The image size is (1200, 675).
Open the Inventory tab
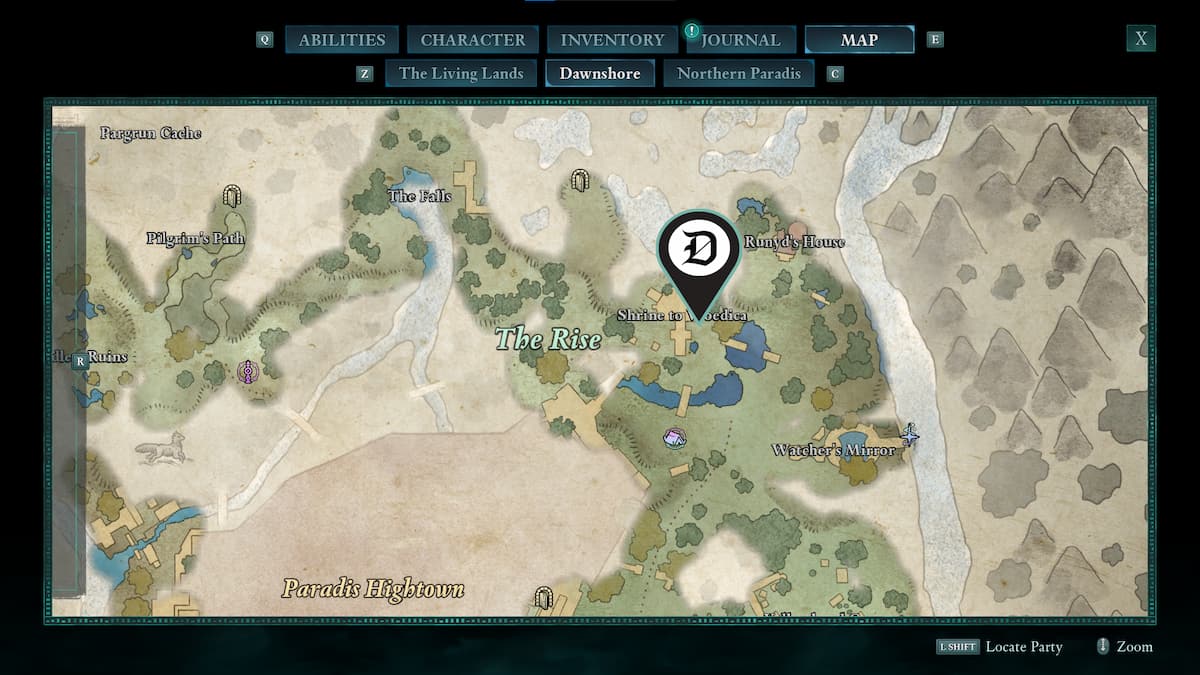click(x=612, y=40)
